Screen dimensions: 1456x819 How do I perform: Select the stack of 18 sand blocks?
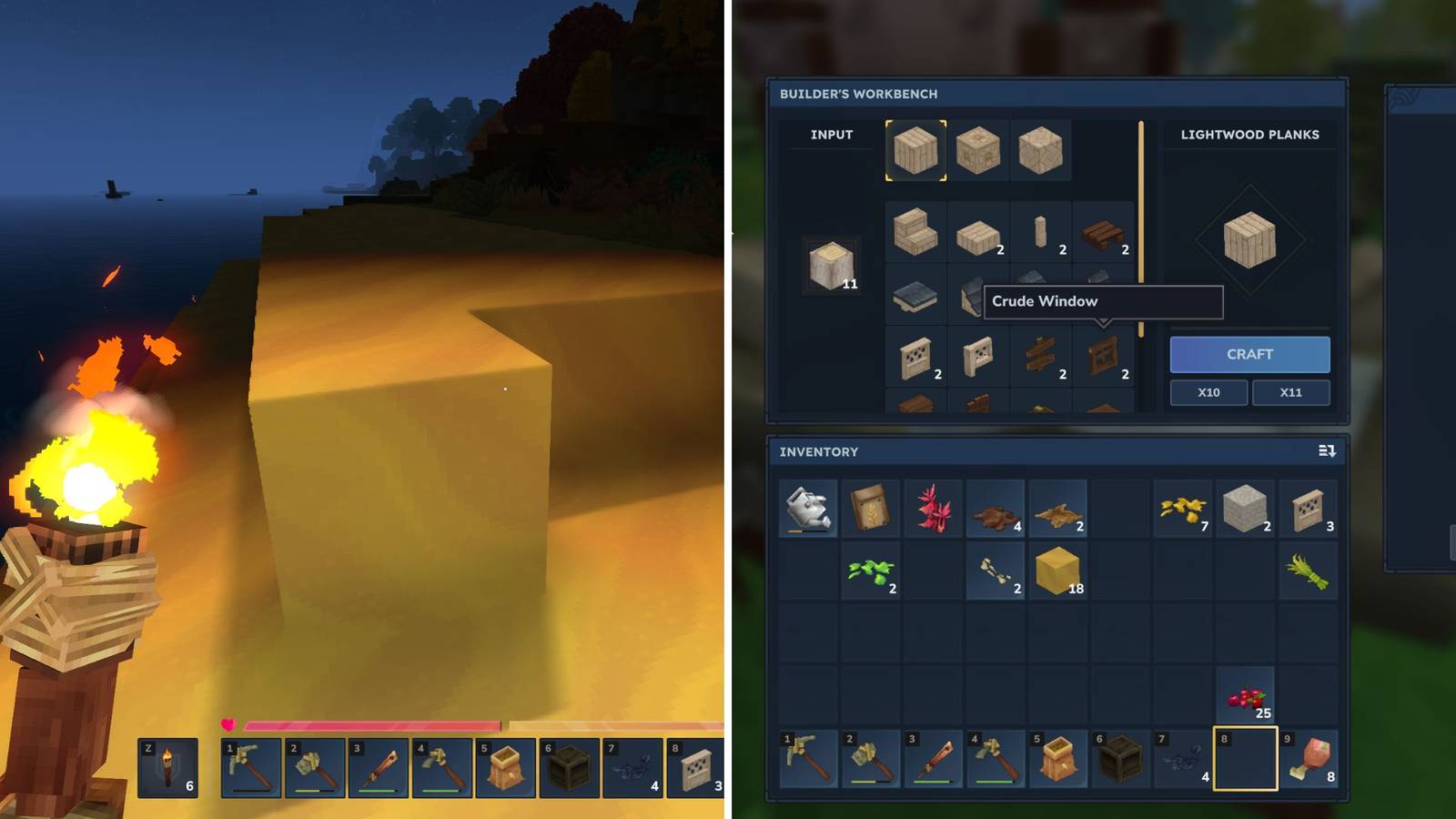[x=1056, y=571]
